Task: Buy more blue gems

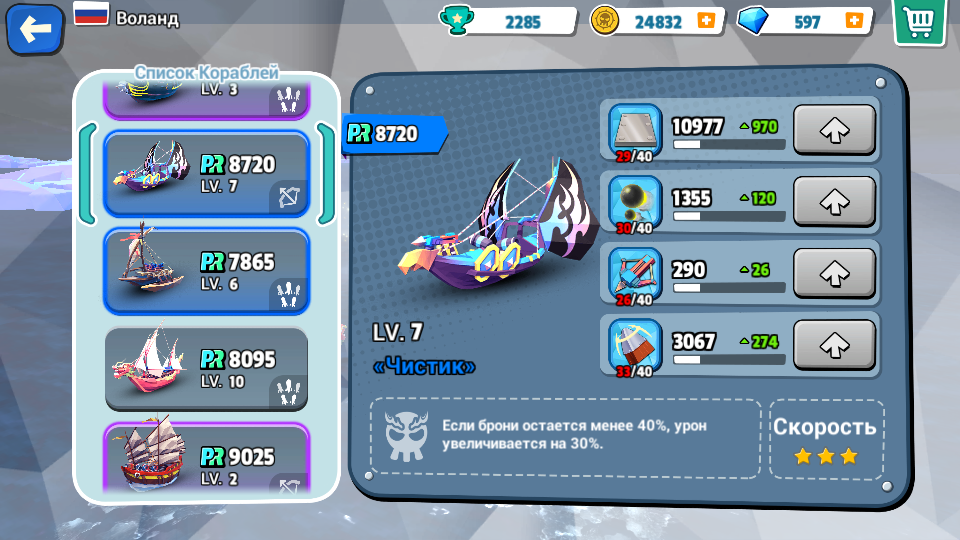Action: click(x=853, y=21)
